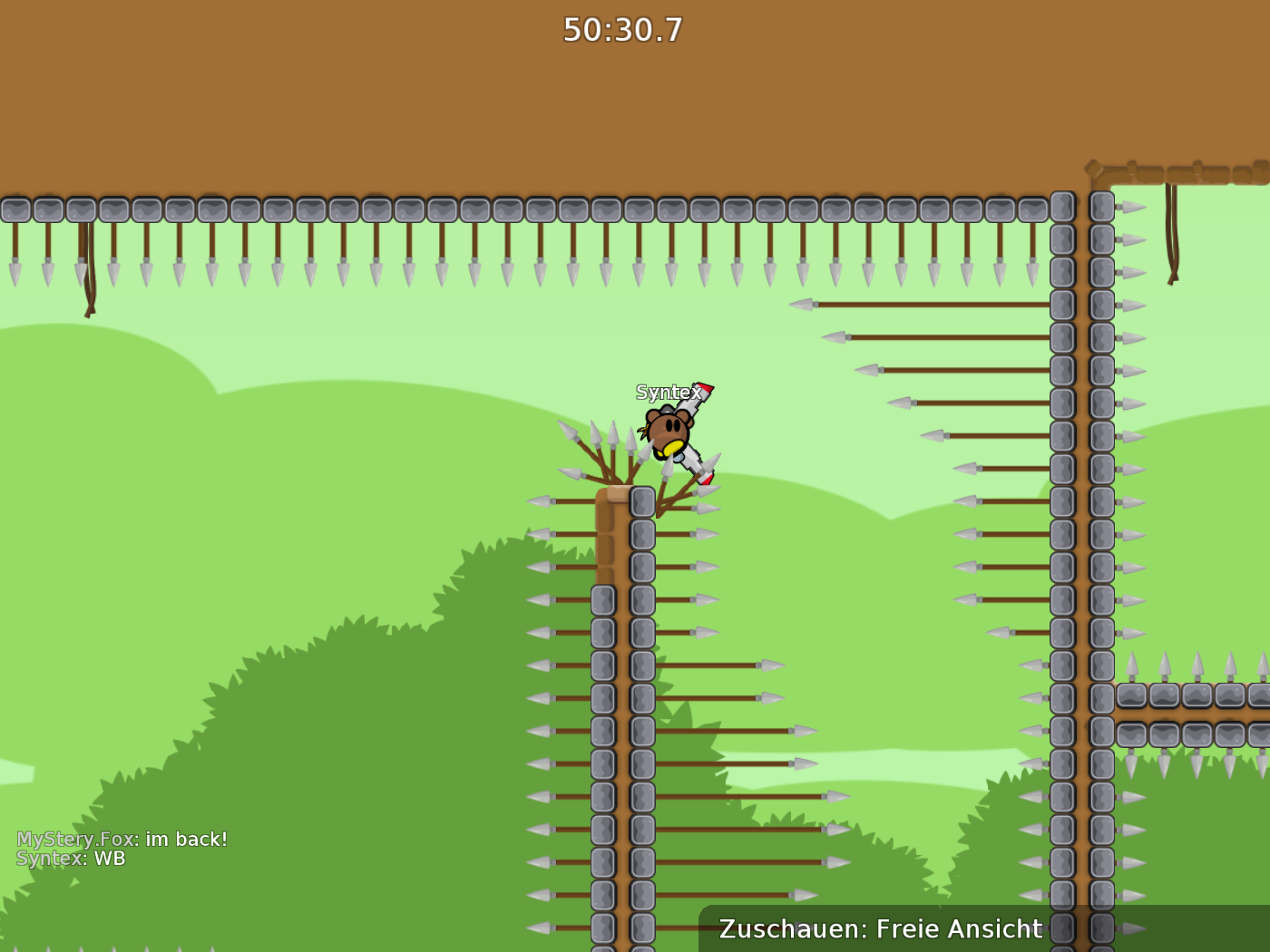Click the chat message 'MyStery.Fox: im back!'
The height and width of the screenshot is (952, 1270).
(122, 839)
